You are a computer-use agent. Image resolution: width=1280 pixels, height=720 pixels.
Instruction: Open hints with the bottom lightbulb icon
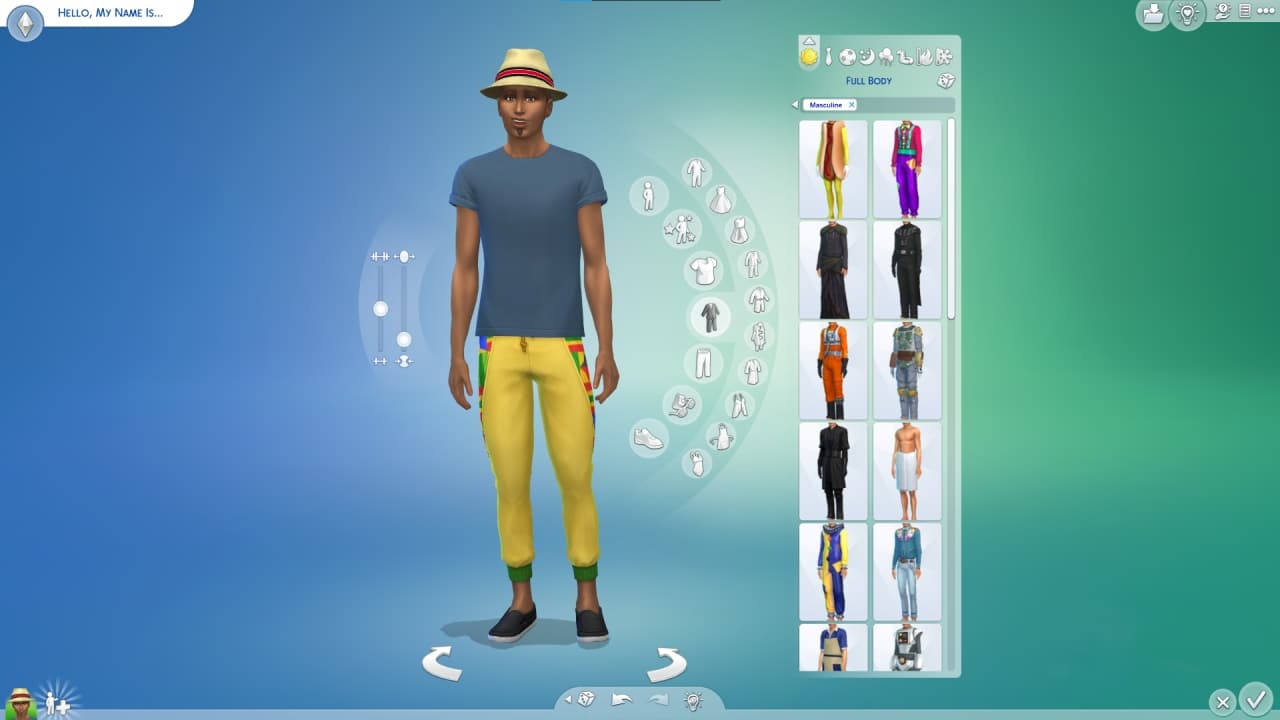(692, 701)
